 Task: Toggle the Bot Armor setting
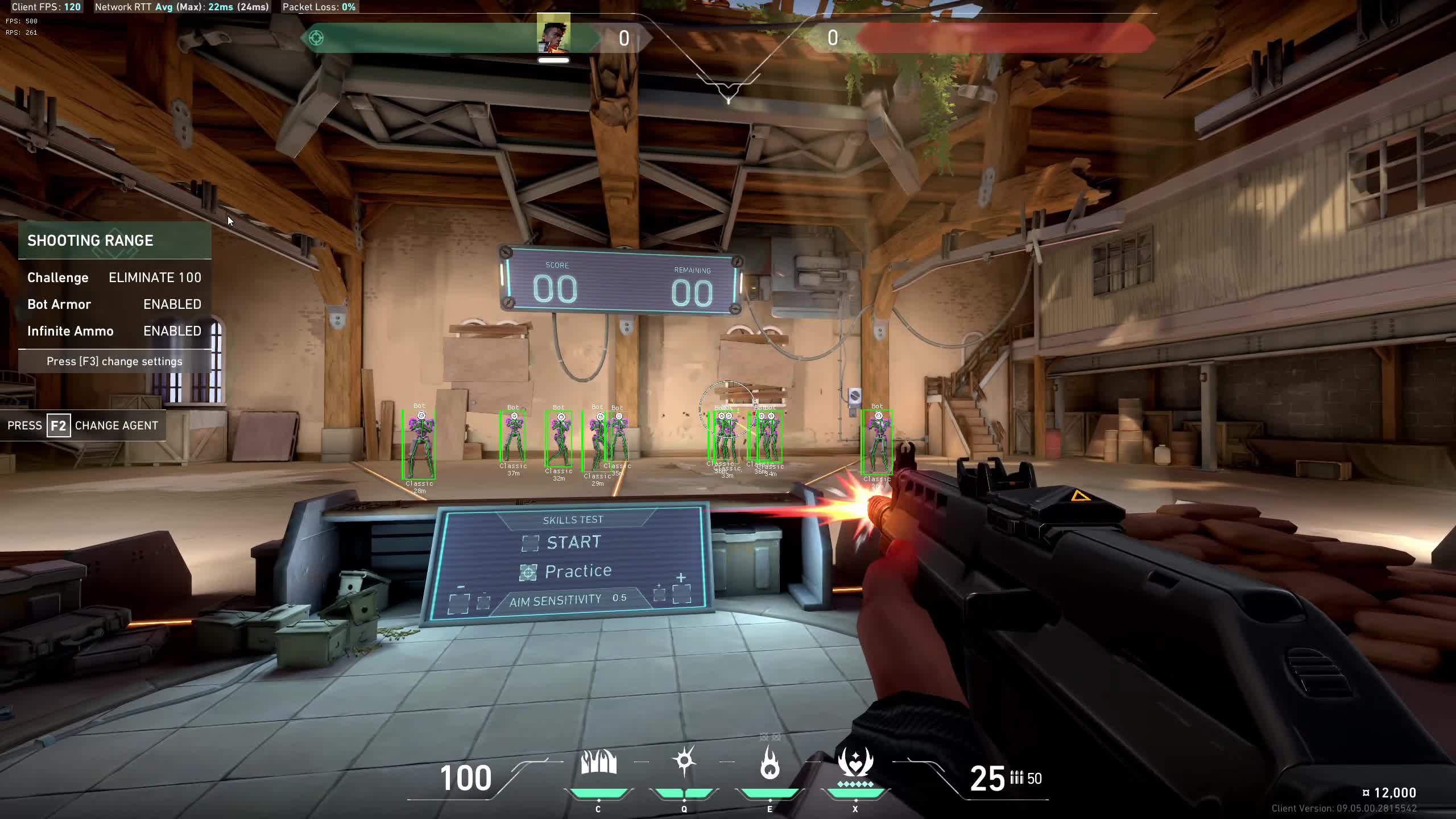tap(114, 304)
